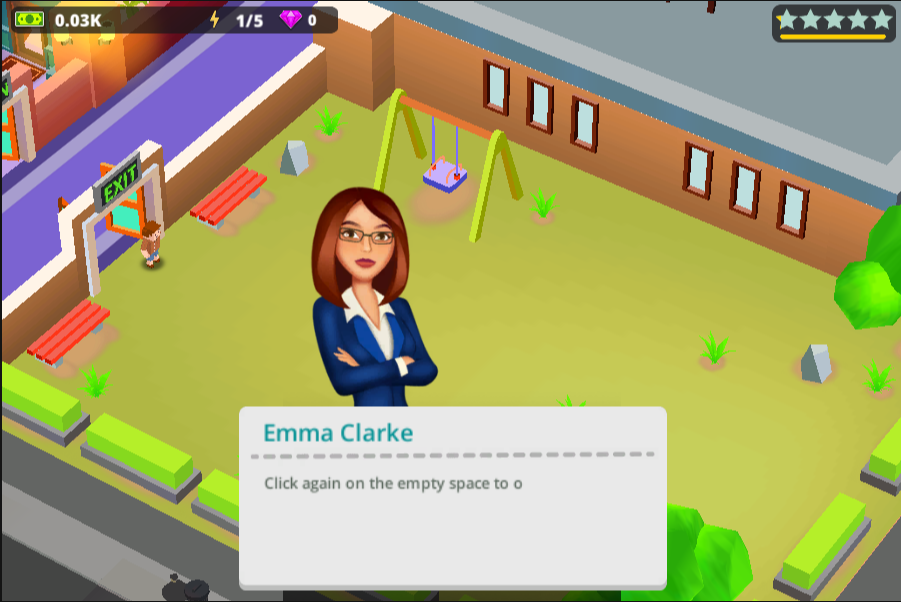Image resolution: width=901 pixels, height=602 pixels.
Task: Advance Emma Clarke's dialogue box
Action: [452, 497]
